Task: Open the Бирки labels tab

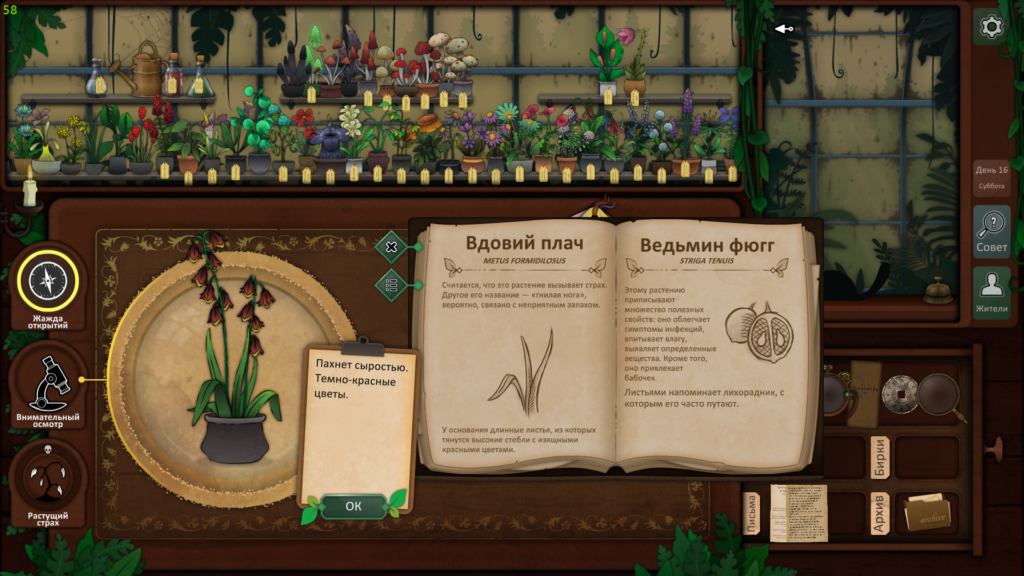Action: [x=879, y=456]
